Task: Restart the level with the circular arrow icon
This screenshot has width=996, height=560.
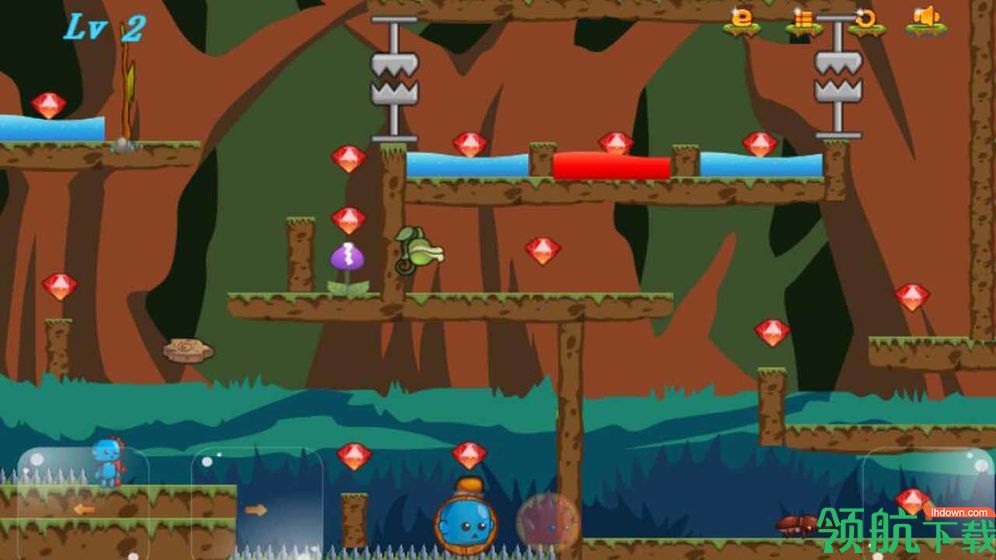Action: click(865, 19)
